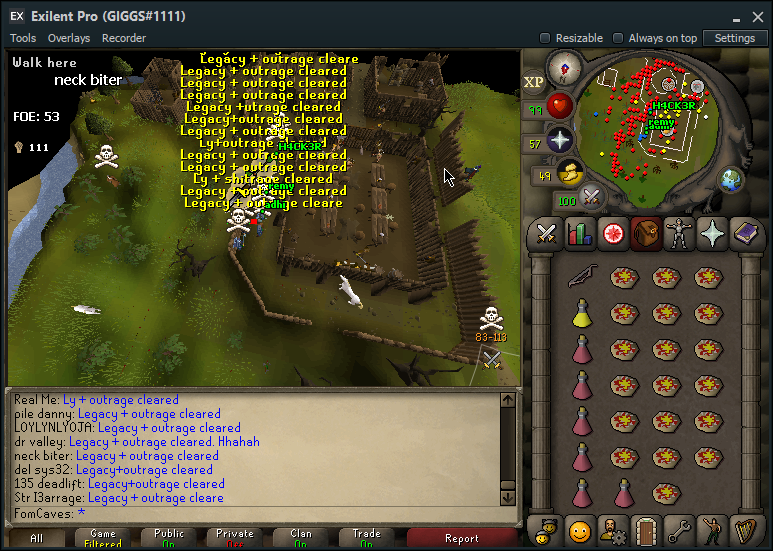Screen dimensions: 773x551
Task: Switch to the Combat Options tab
Action: 546,234
